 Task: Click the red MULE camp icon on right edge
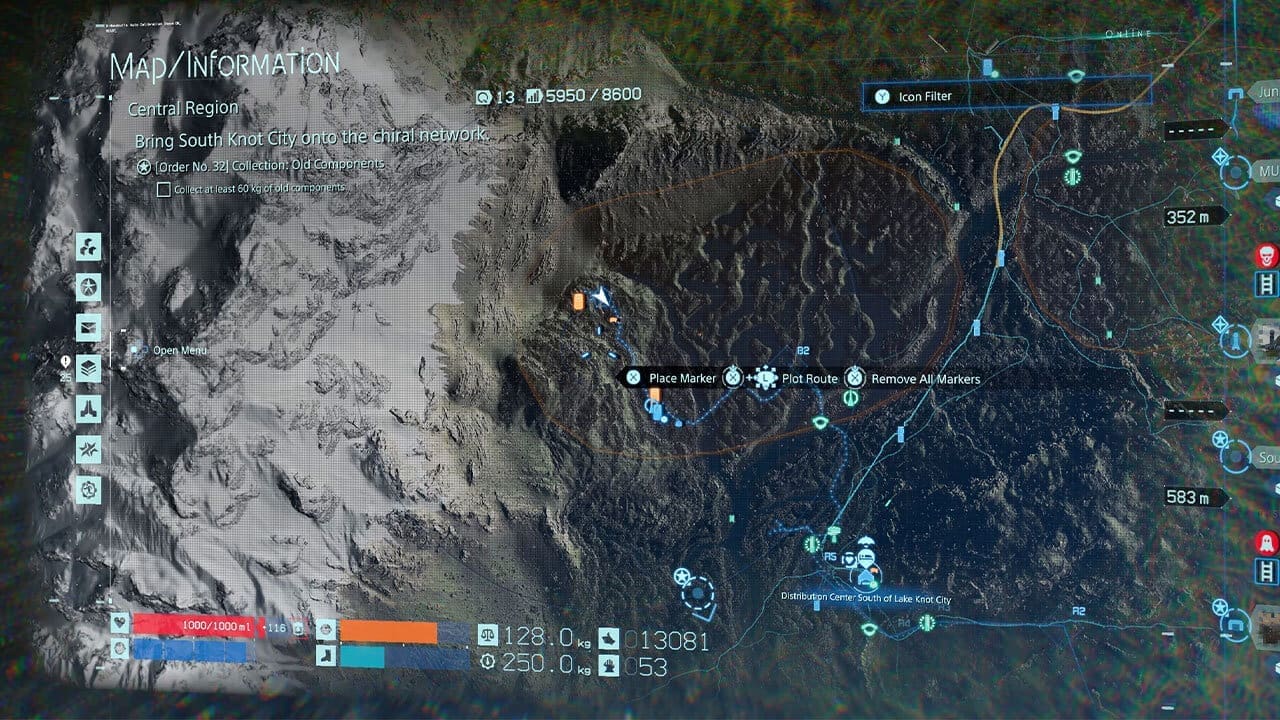1265,255
